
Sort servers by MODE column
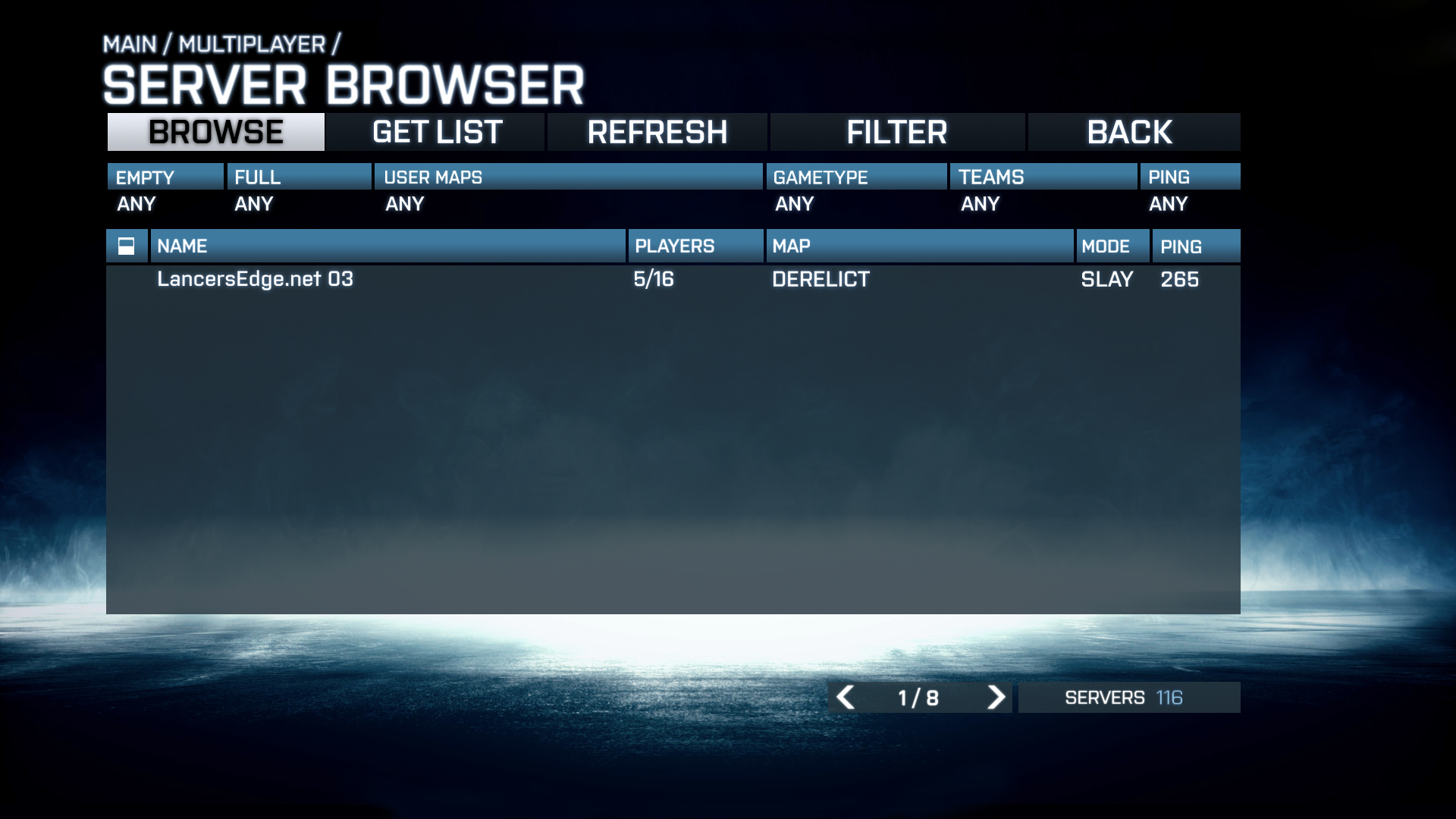point(1112,246)
